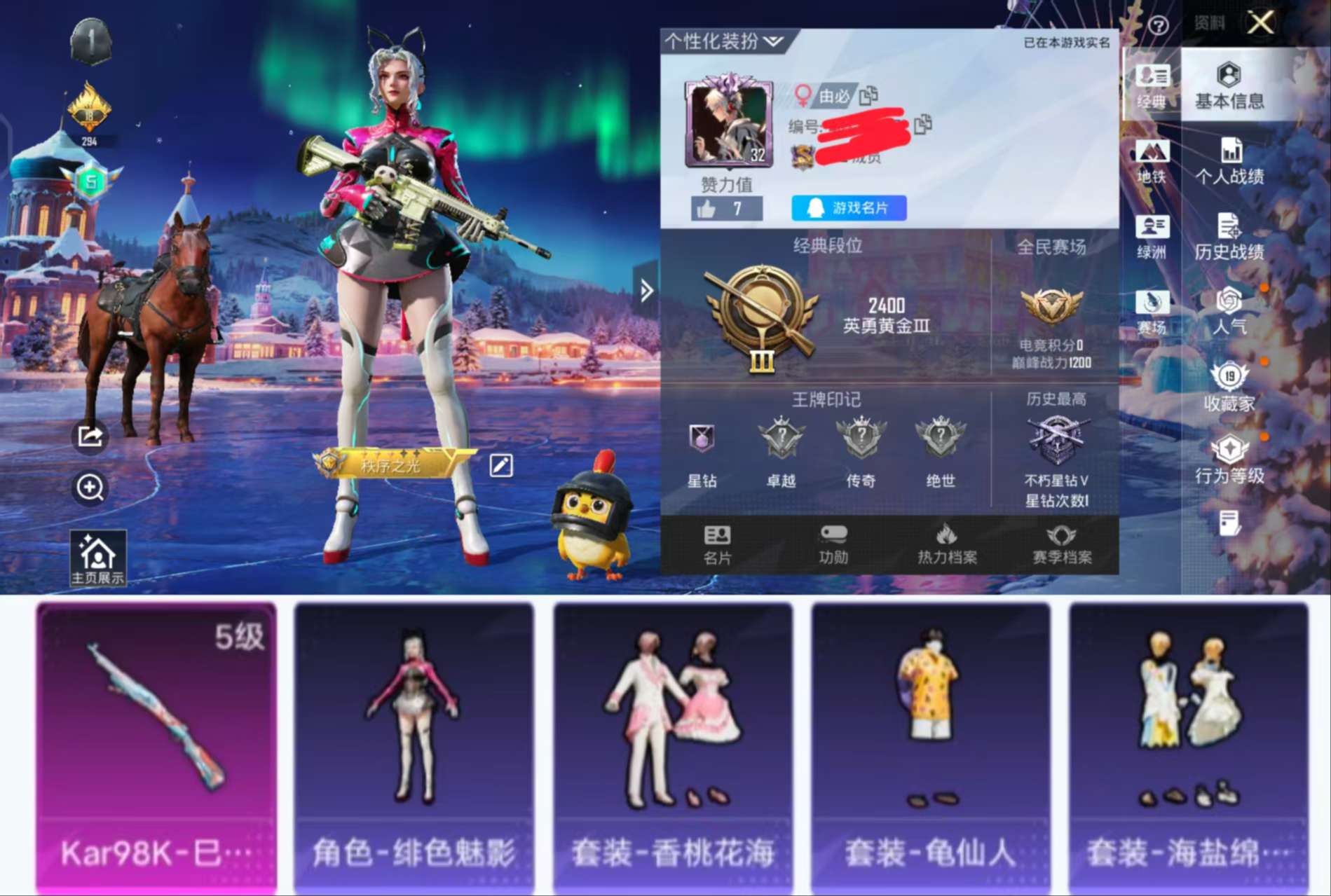This screenshot has height=896, width=1331.
Task: Click the magnifier to zoom the character
Action: tap(90, 489)
